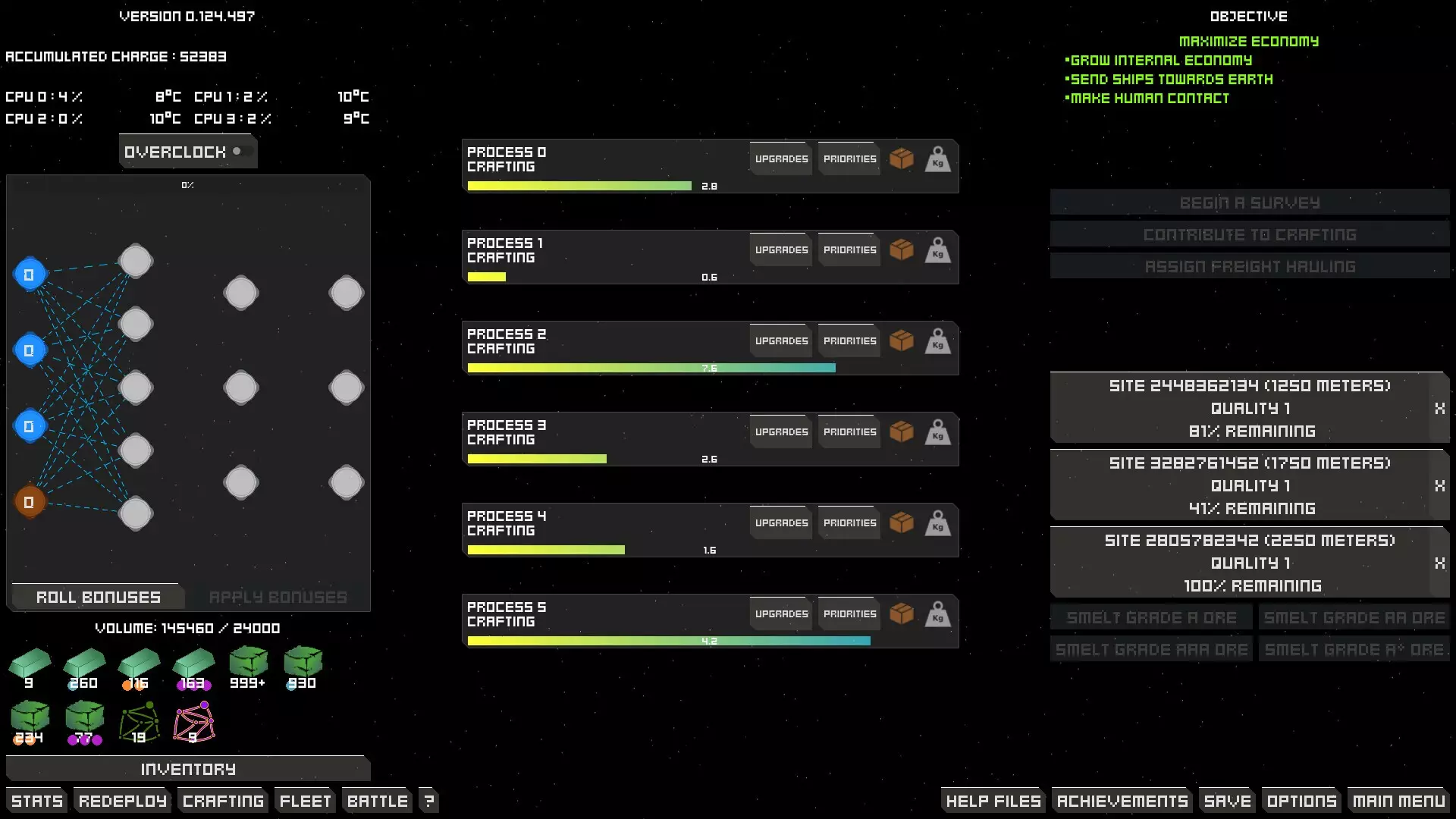Click the Roll Bonuses button
The width and height of the screenshot is (1456, 819).
click(97, 597)
